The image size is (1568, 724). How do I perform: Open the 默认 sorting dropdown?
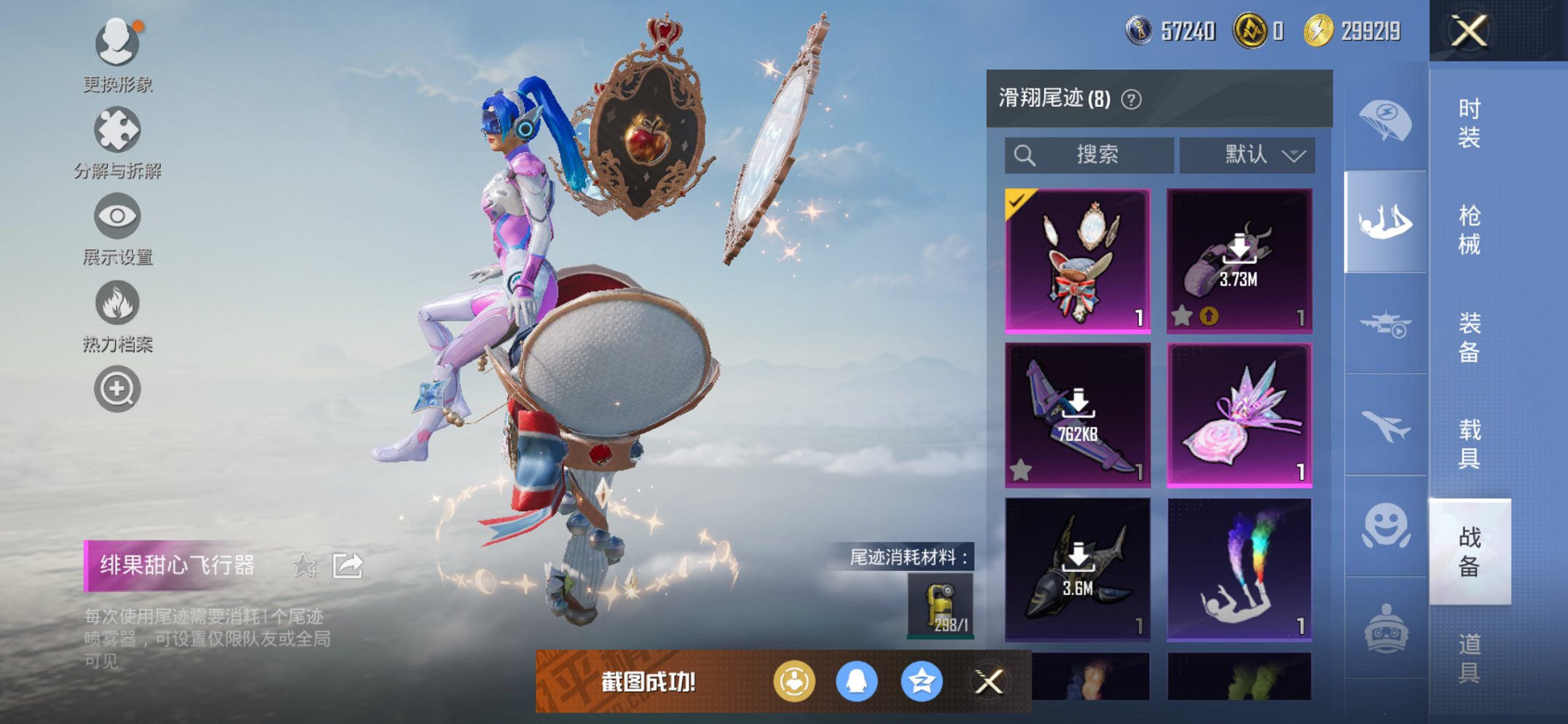1247,154
